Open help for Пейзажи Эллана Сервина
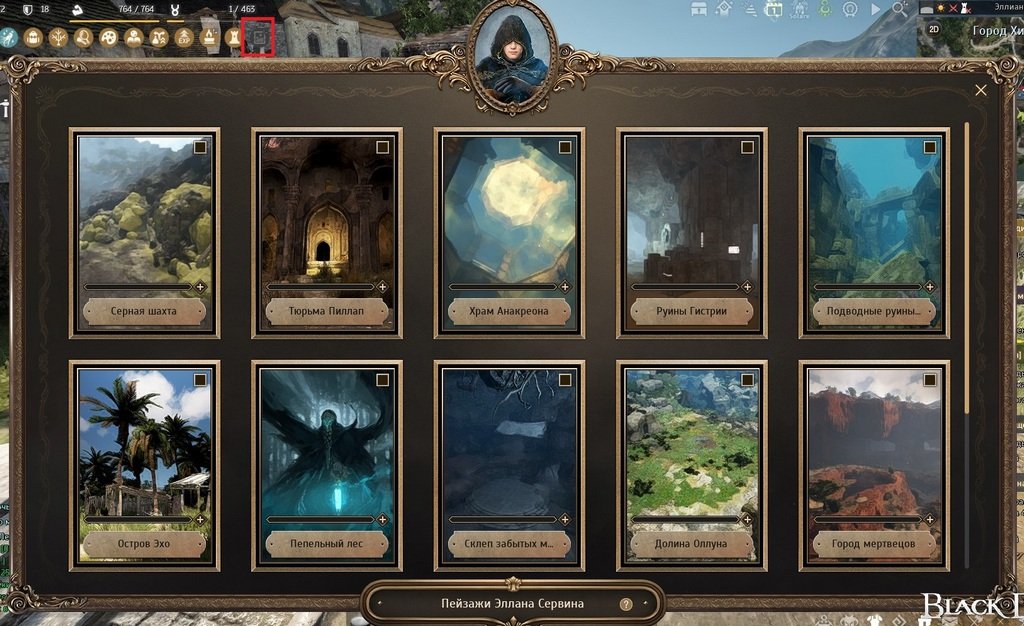The image size is (1024, 626). (626, 604)
